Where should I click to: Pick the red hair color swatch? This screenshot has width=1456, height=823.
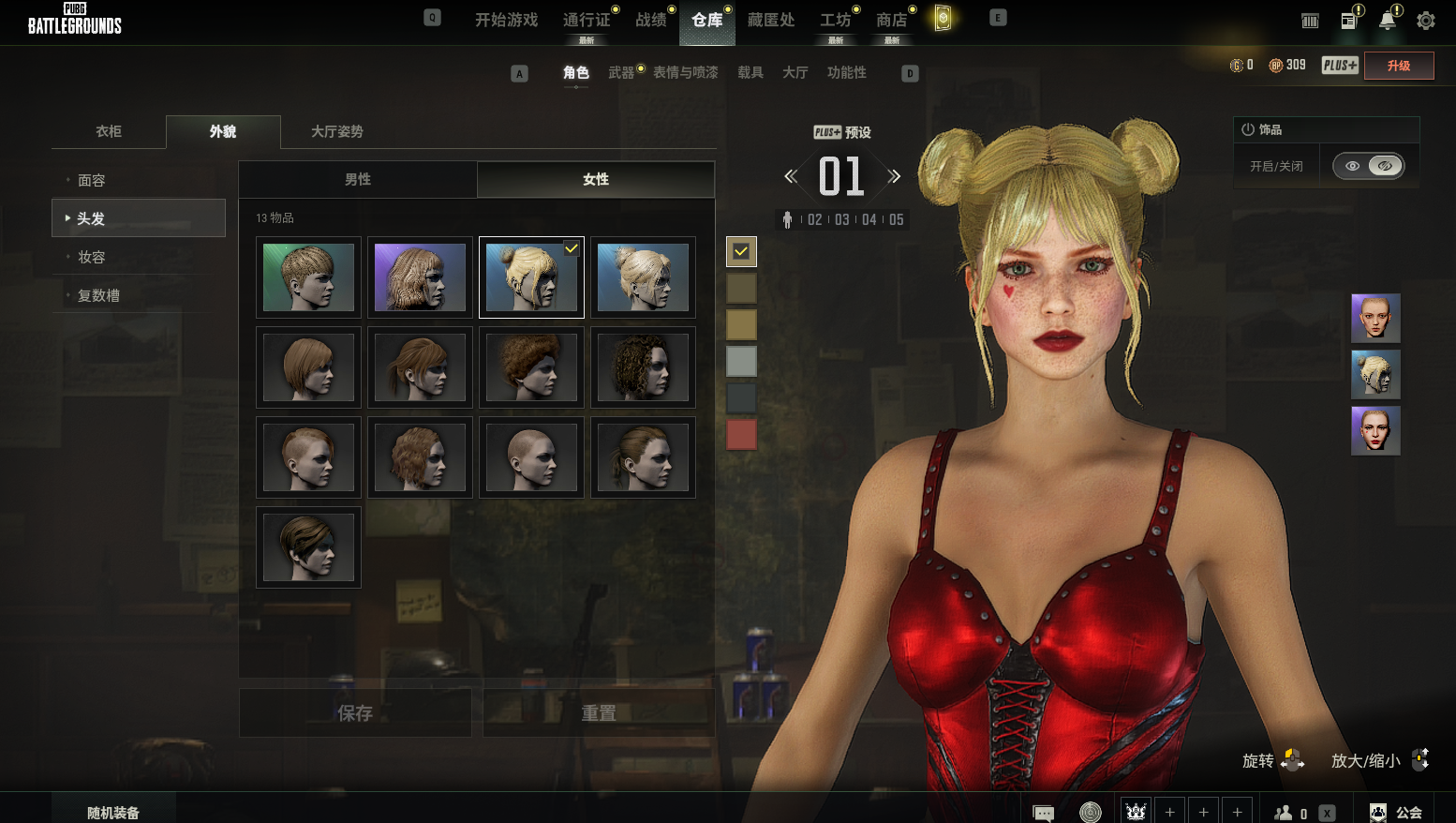click(x=741, y=434)
